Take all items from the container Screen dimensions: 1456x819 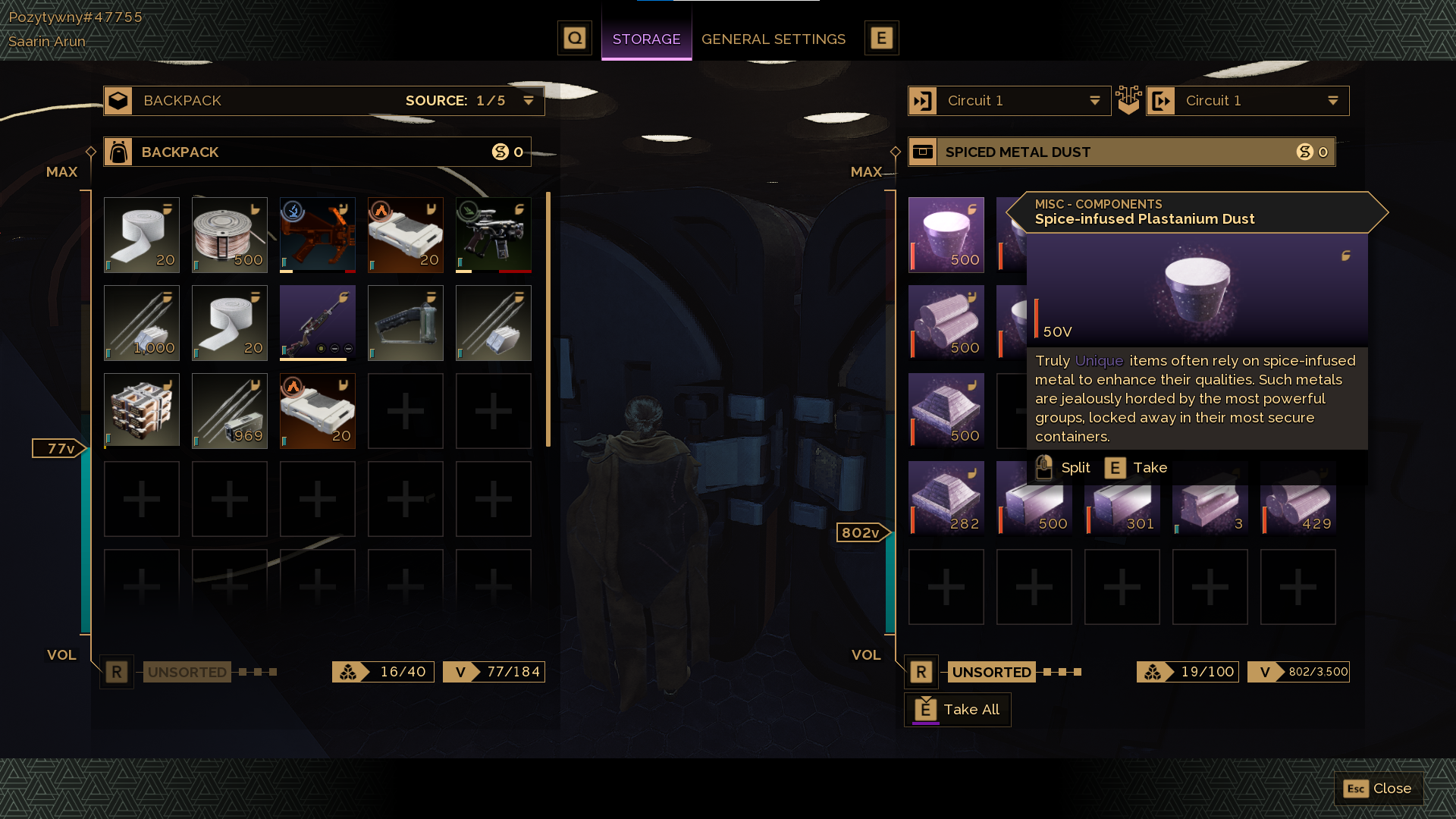pos(958,710)
